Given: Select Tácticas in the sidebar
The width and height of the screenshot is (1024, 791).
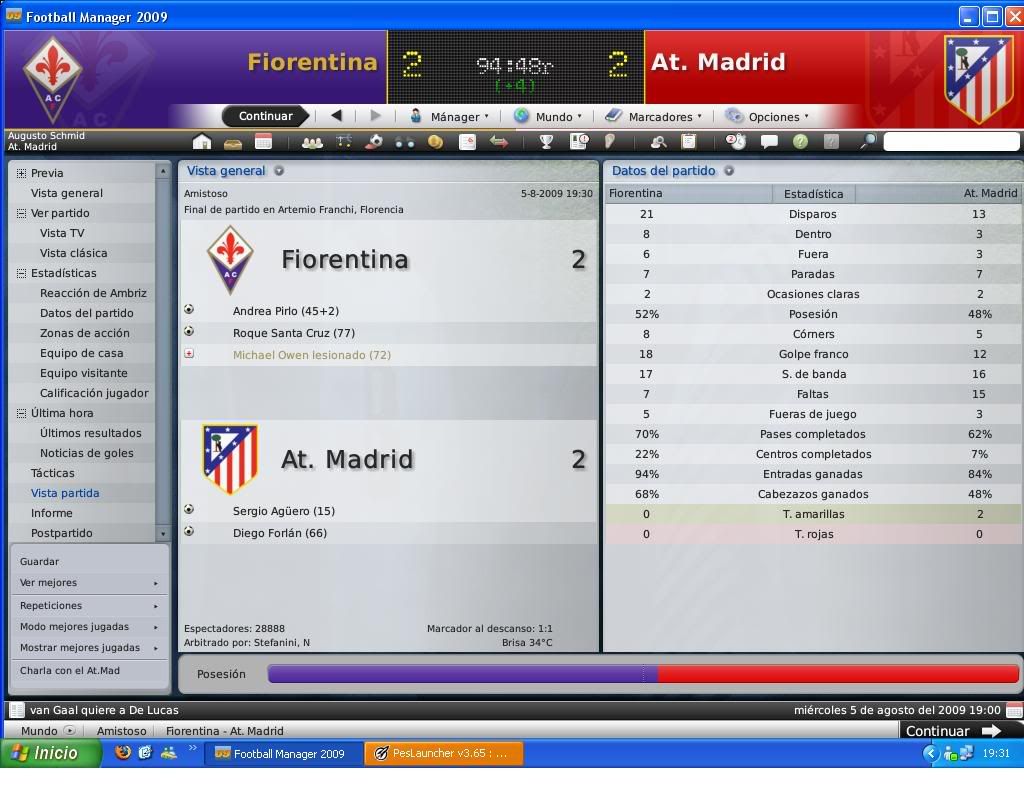Looking at the screenshot, I should 53,473.
